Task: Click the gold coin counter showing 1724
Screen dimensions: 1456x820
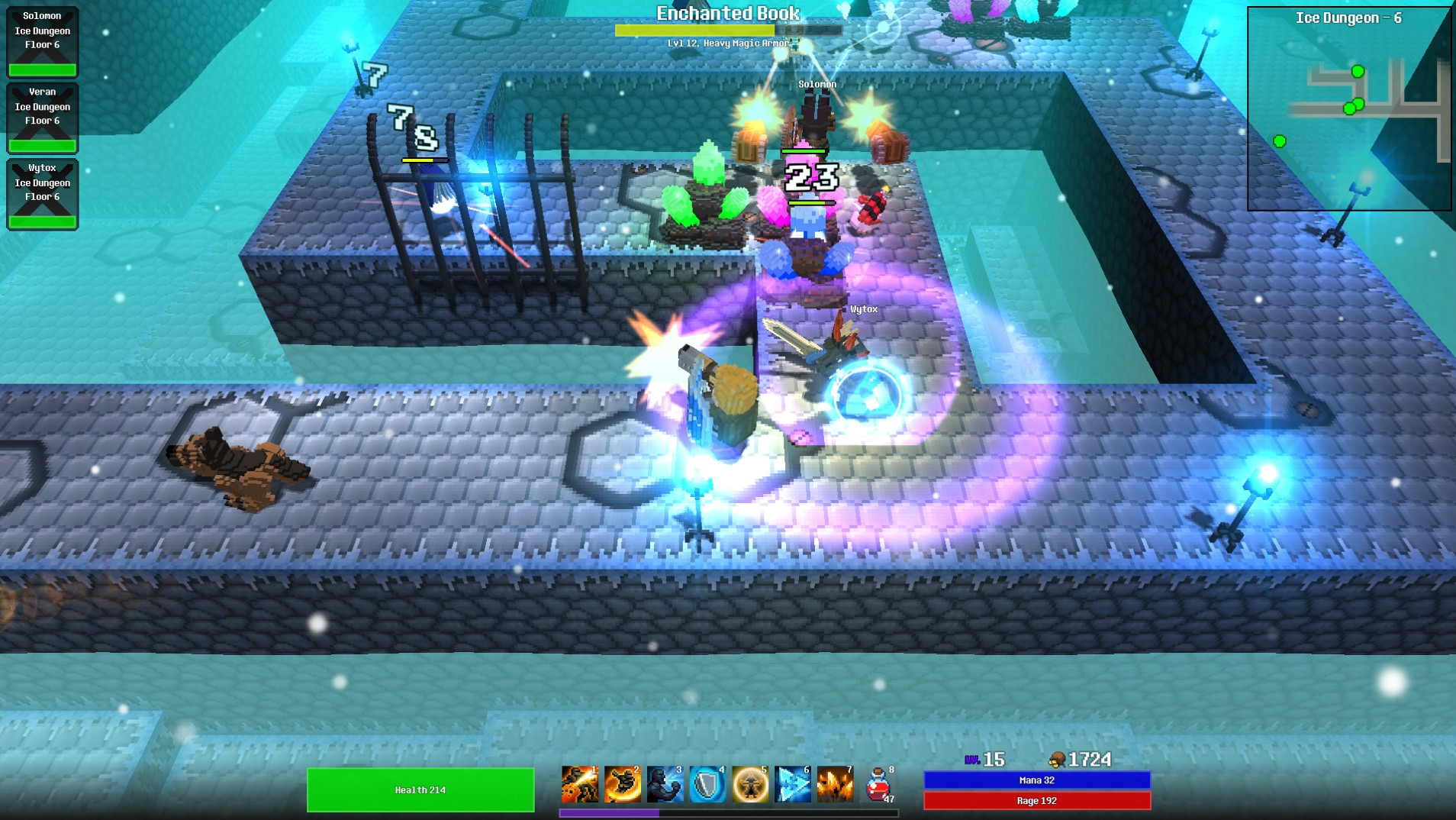Action: click(1081, 759)
